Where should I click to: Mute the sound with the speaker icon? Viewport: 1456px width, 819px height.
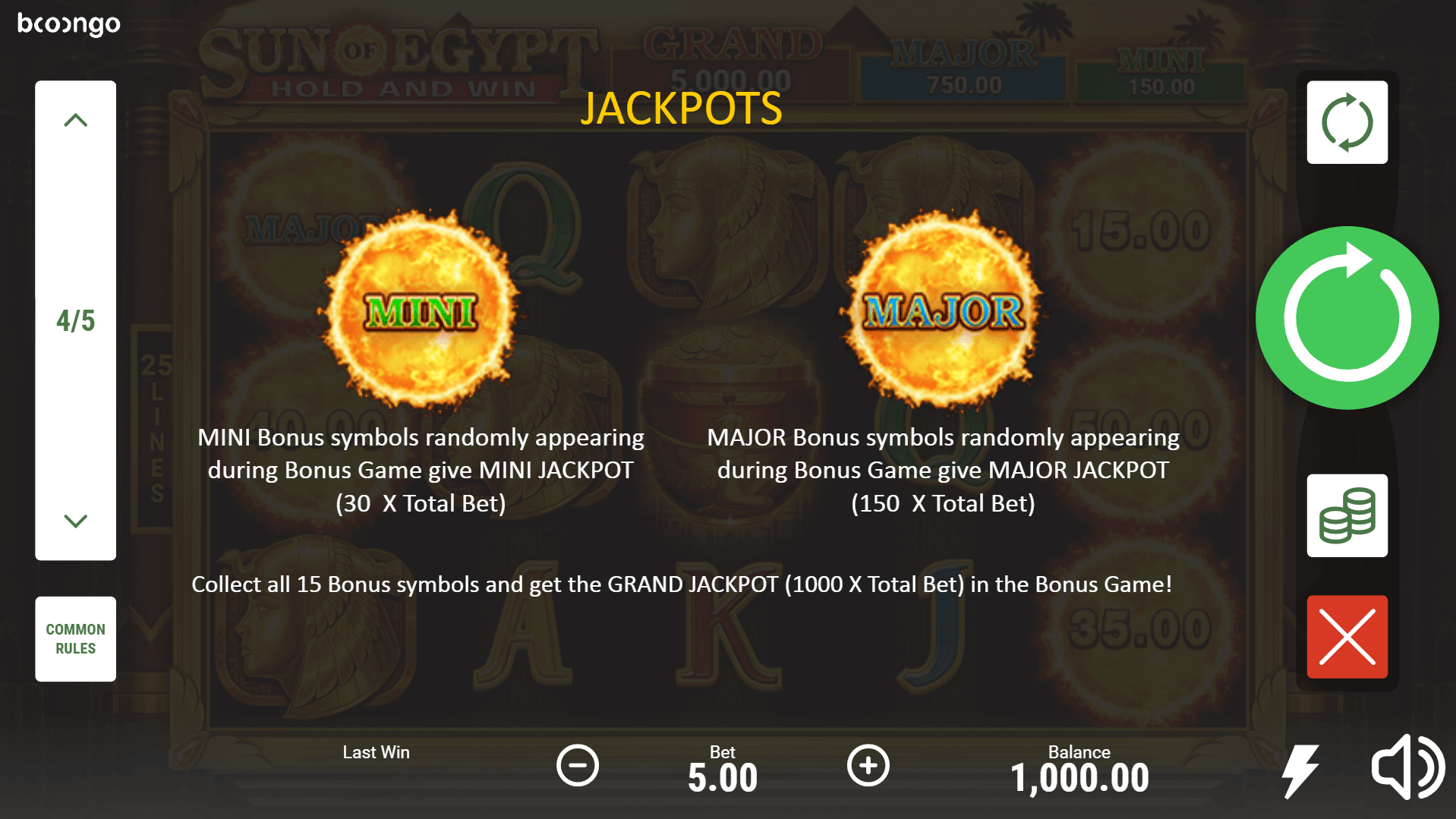pyautogui.click(x=1407, y=767)
